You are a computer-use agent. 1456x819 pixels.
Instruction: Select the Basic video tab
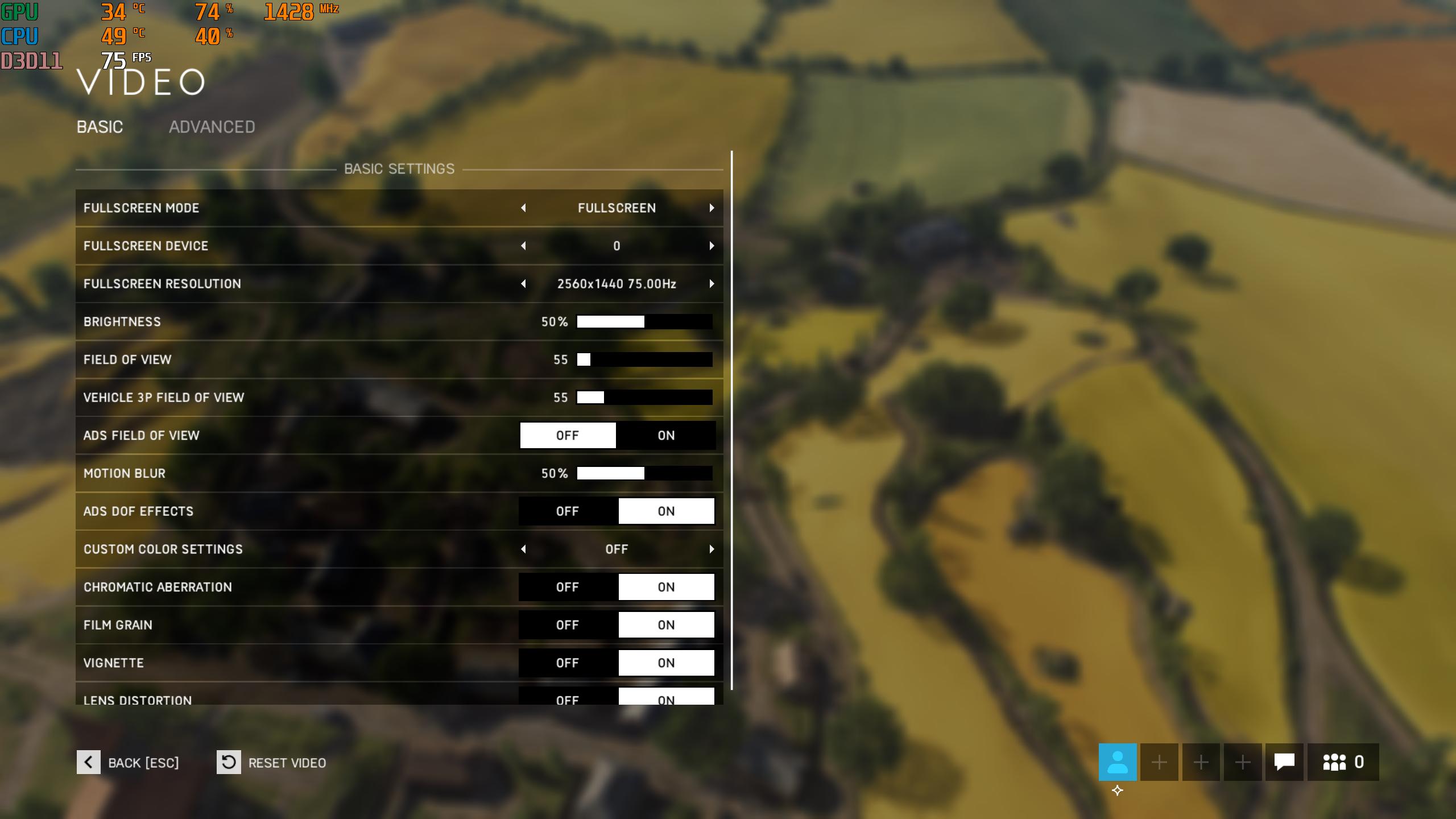coord(100,127)
